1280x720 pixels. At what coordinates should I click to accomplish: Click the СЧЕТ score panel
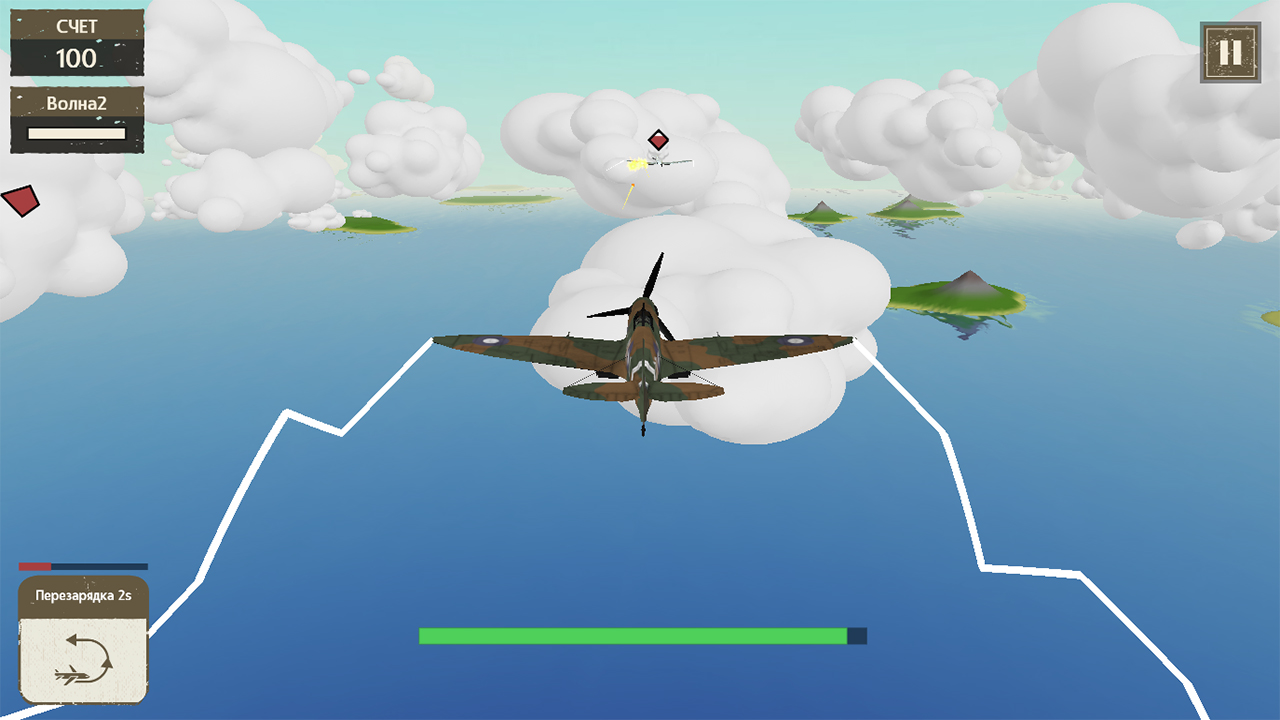click(75, 28)
